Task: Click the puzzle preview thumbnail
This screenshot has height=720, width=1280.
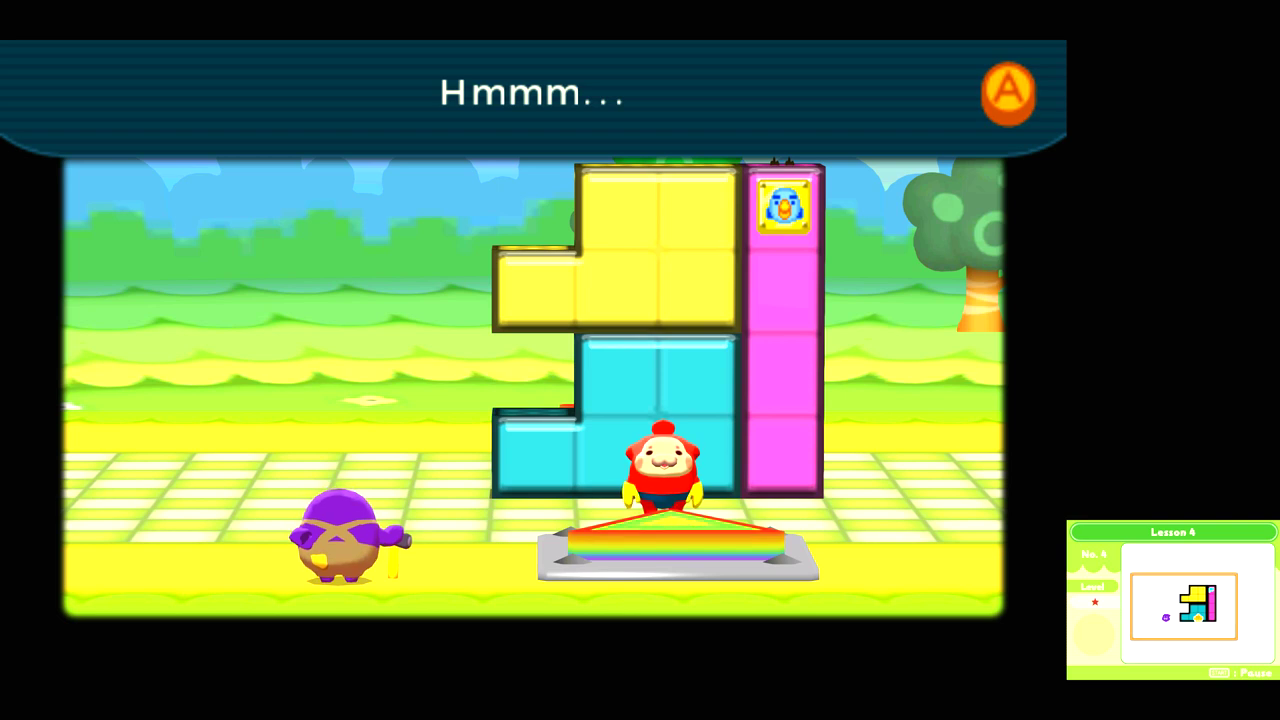Action: (x=1184, y=605)
